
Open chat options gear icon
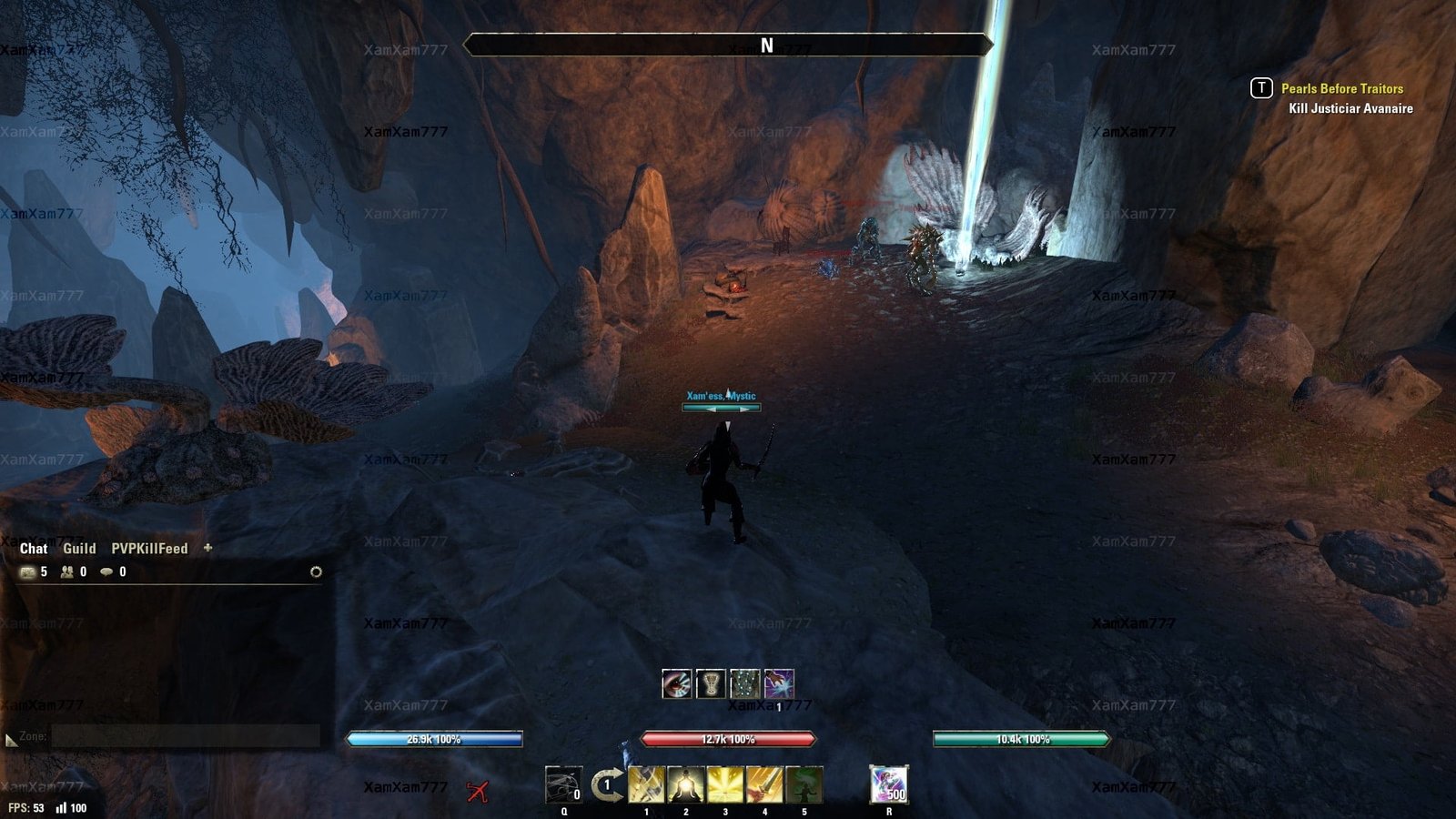click(x=316, y=572)
